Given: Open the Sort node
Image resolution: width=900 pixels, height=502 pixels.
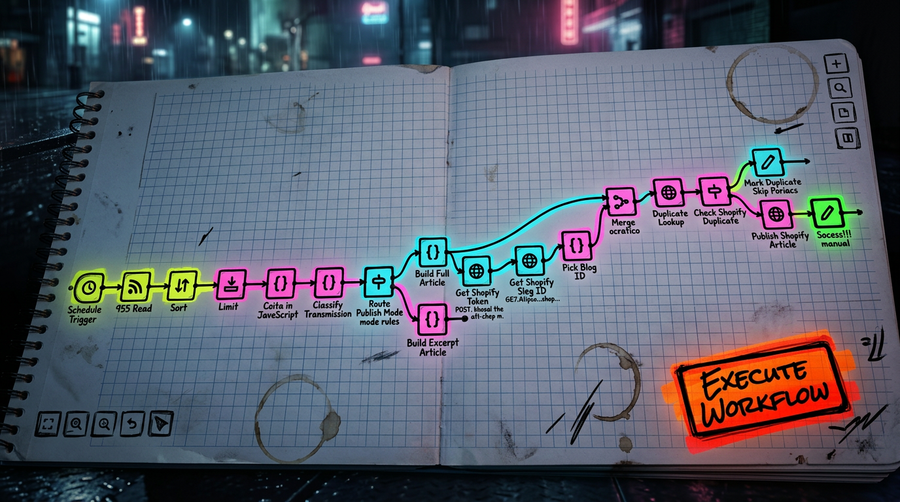Looking at the screenshot, I should 182,287.
